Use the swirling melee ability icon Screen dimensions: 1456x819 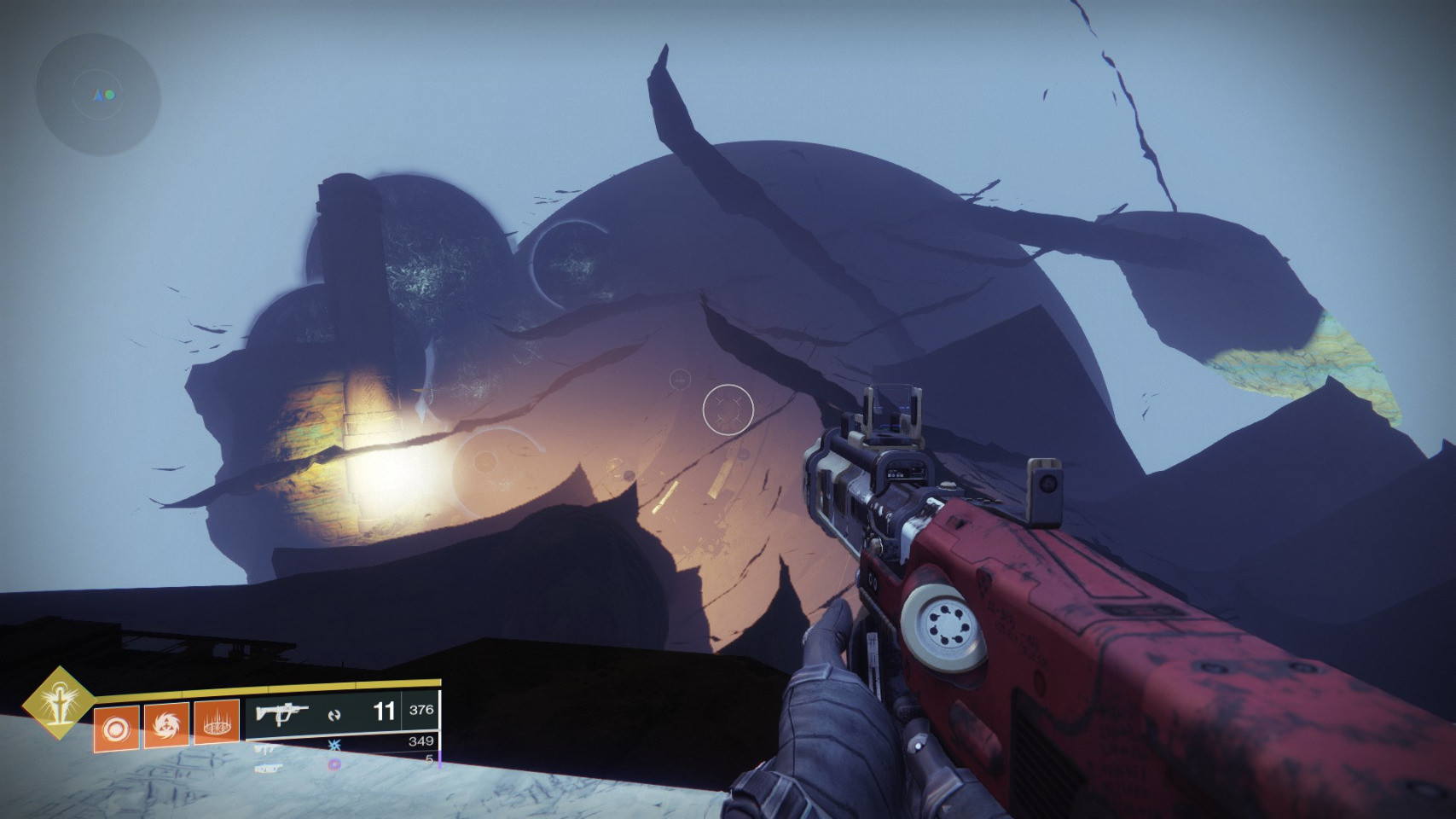[x=165, y=726]
